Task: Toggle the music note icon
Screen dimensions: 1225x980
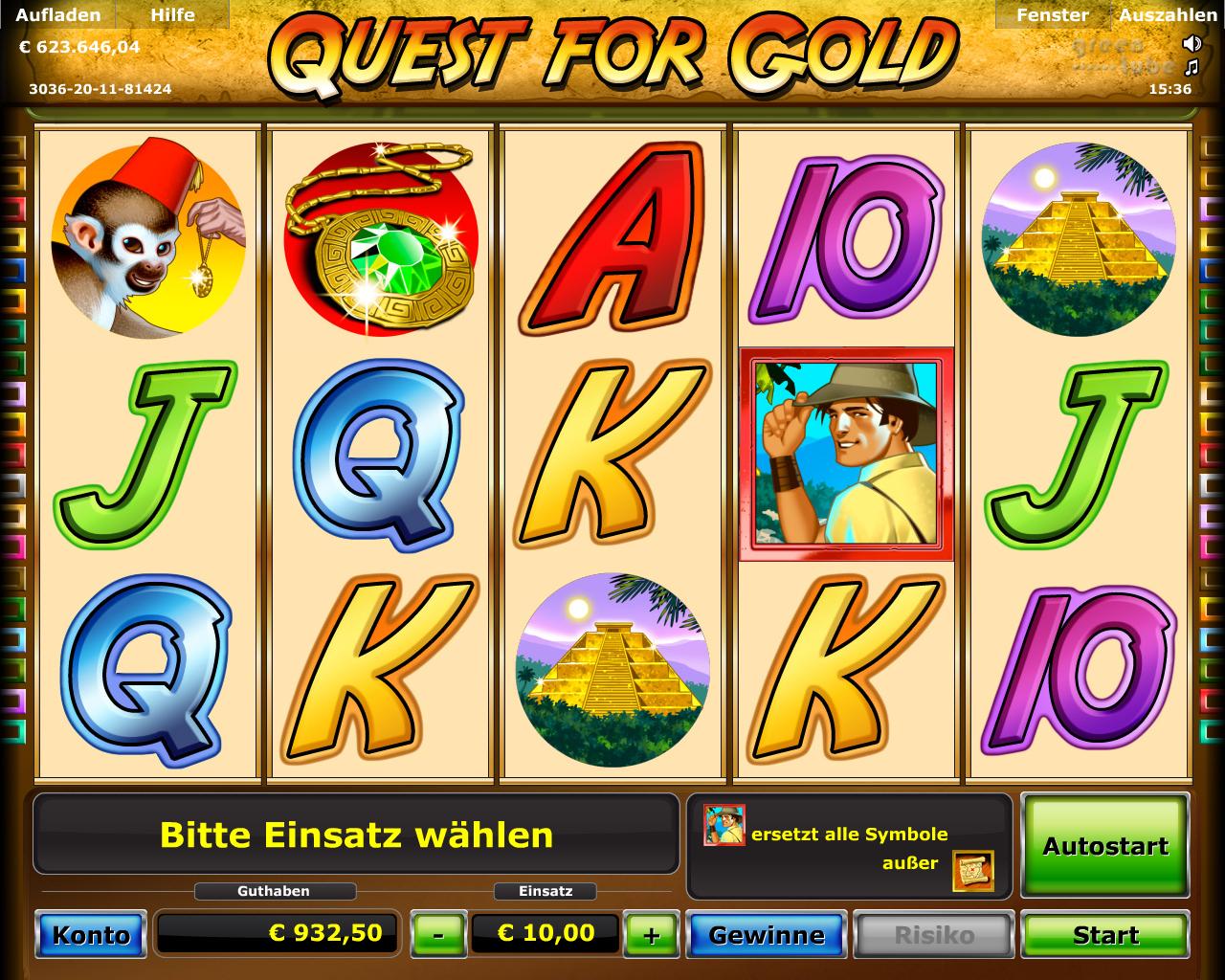Action: point(1192,67)
